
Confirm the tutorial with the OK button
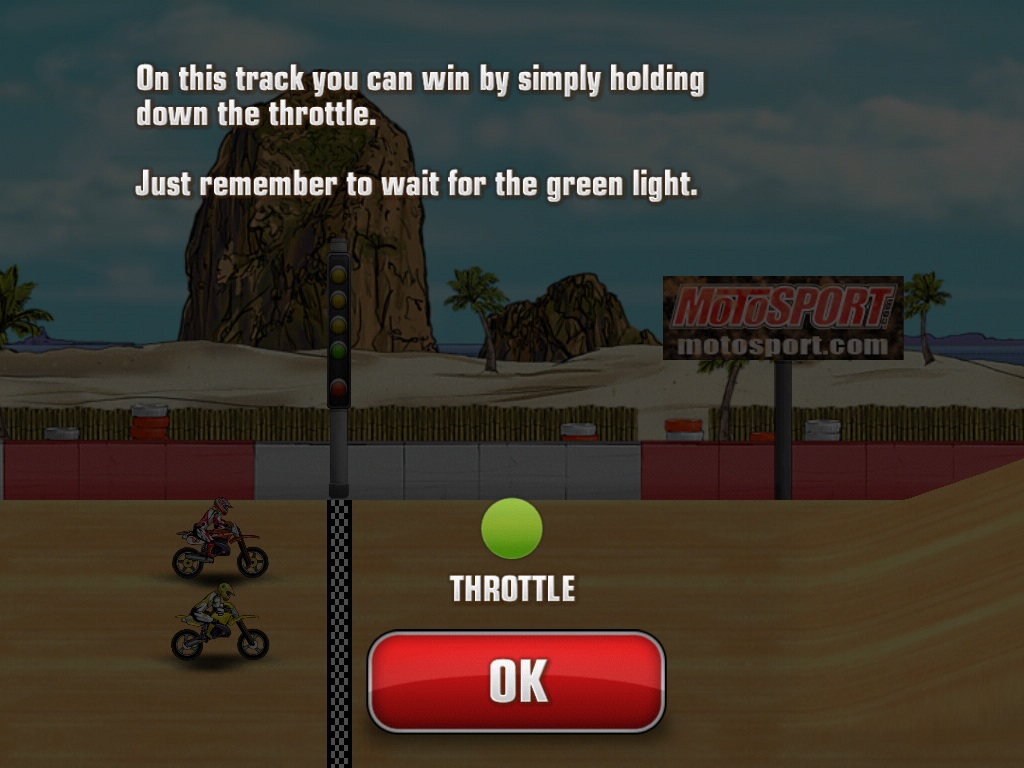point(516,682)
